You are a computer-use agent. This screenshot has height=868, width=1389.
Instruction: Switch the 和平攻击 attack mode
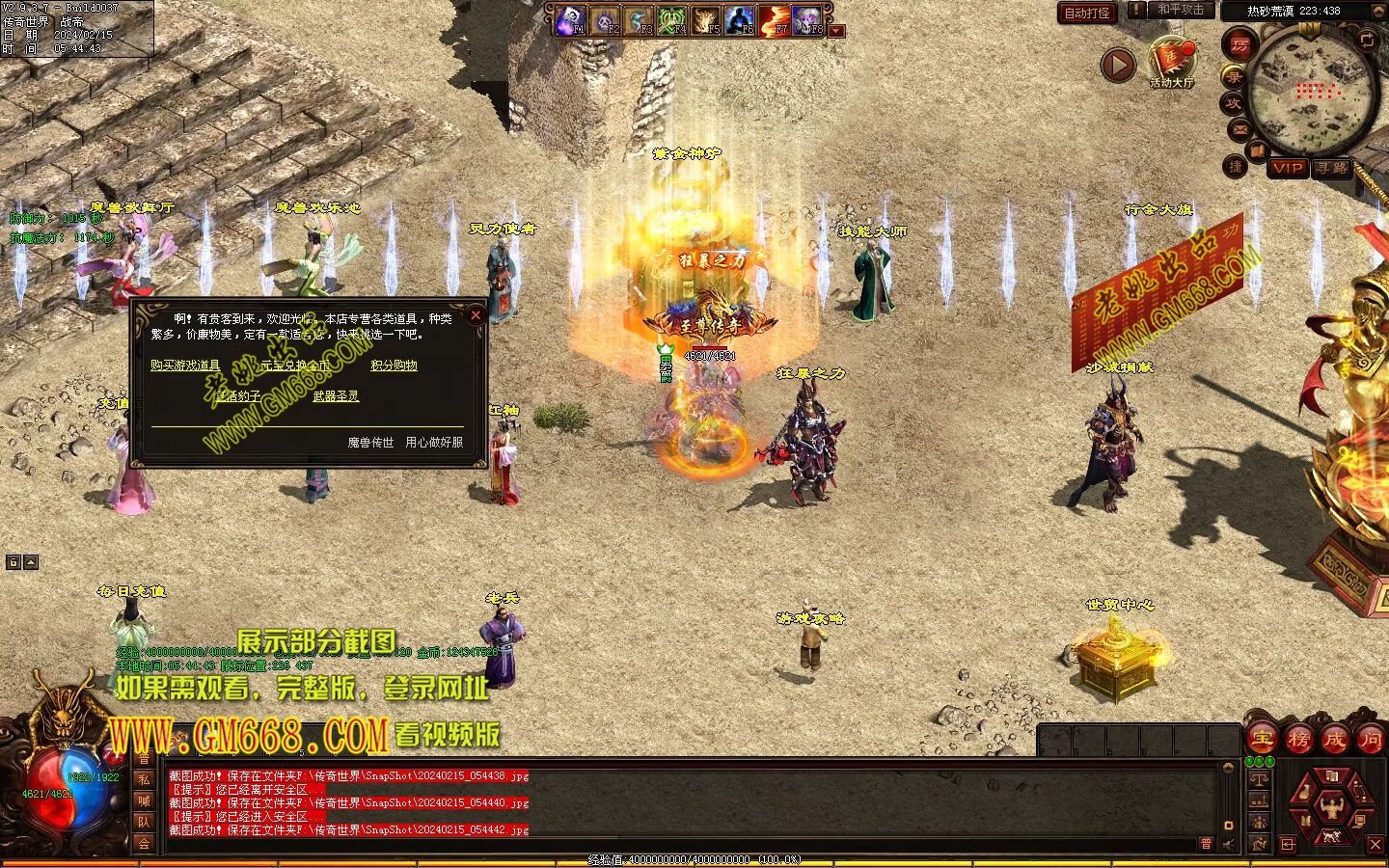pos(1181,10)
